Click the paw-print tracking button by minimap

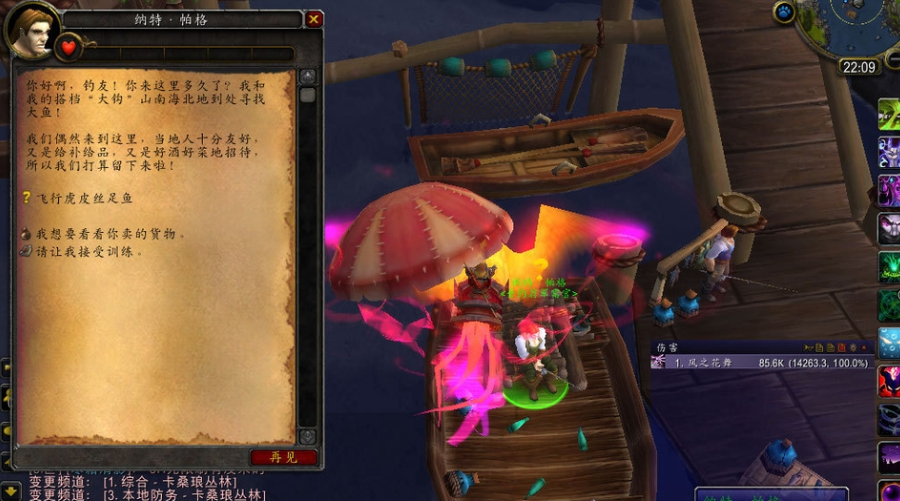tap(784, 13)
